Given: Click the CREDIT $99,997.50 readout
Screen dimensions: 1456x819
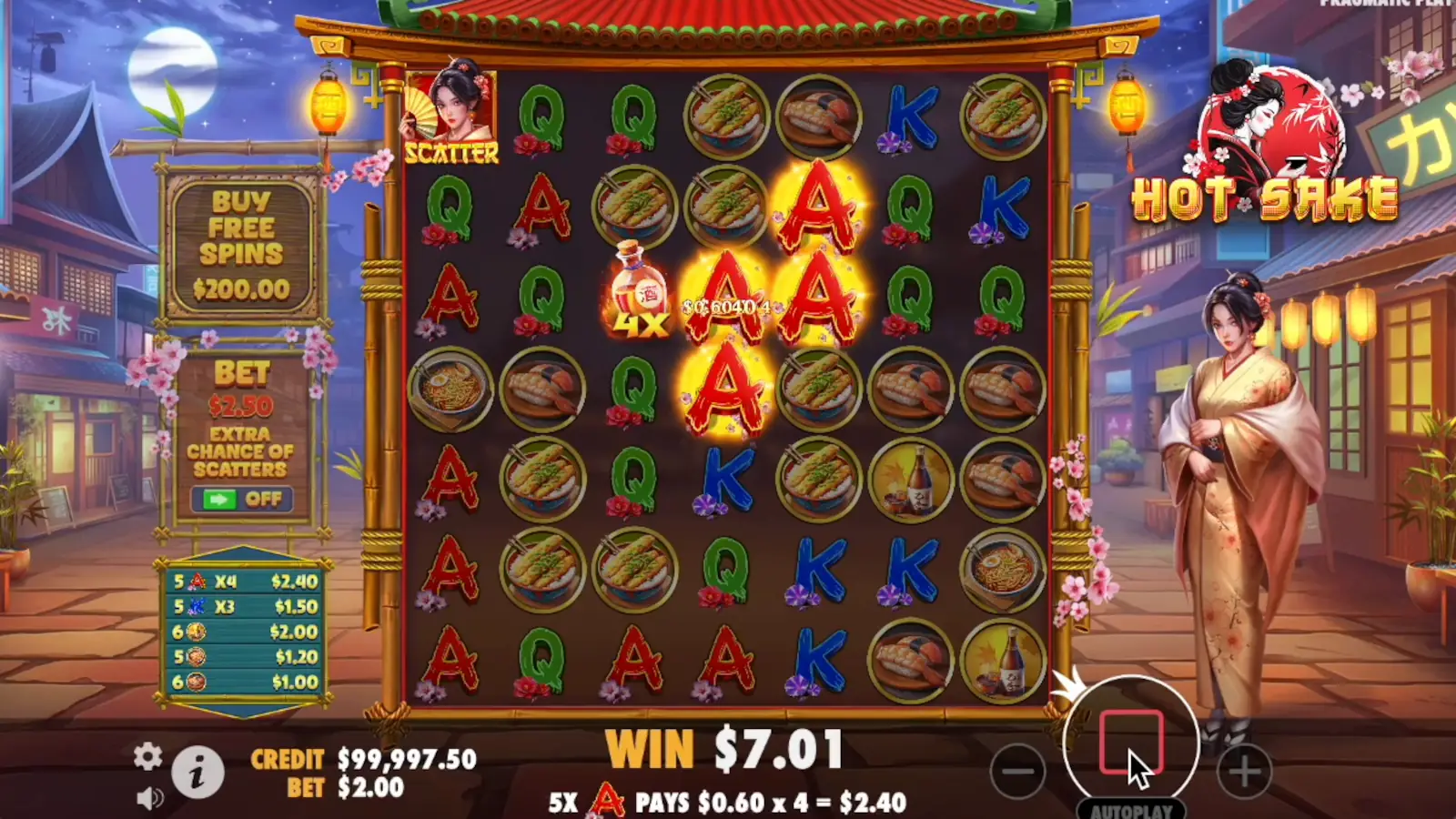Looking at the screenshot, I should click(x=355, y=757).
